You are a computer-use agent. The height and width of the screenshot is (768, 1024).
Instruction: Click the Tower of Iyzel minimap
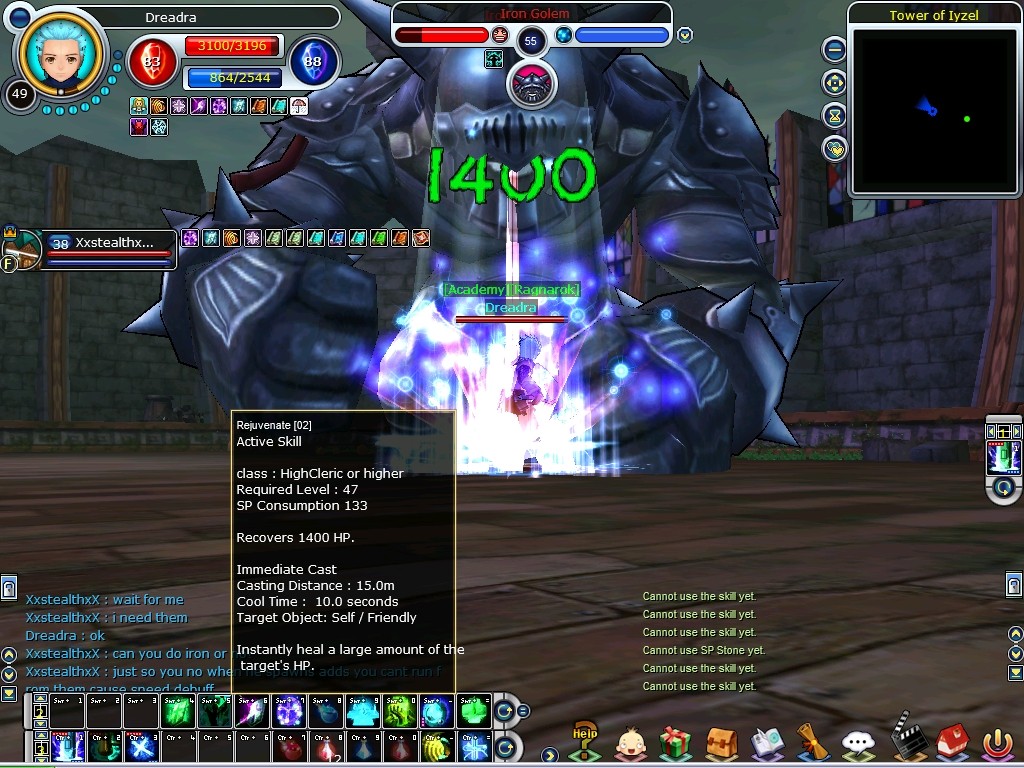(x=933, y=110)
